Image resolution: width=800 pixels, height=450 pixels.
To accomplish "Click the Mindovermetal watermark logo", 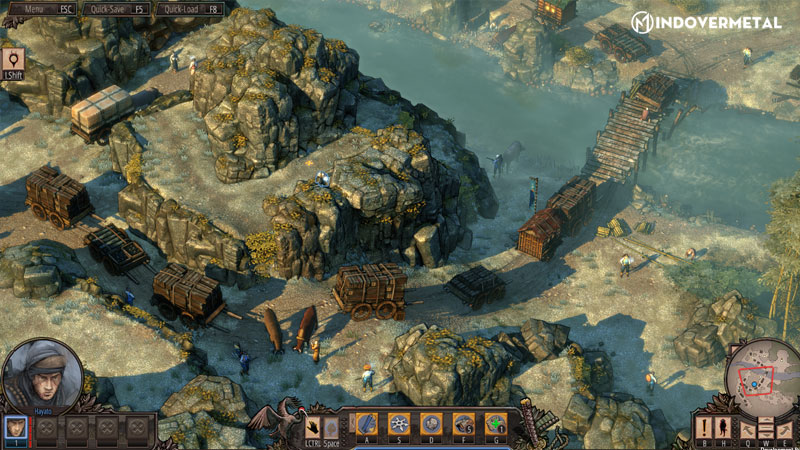I will point(706,21).
